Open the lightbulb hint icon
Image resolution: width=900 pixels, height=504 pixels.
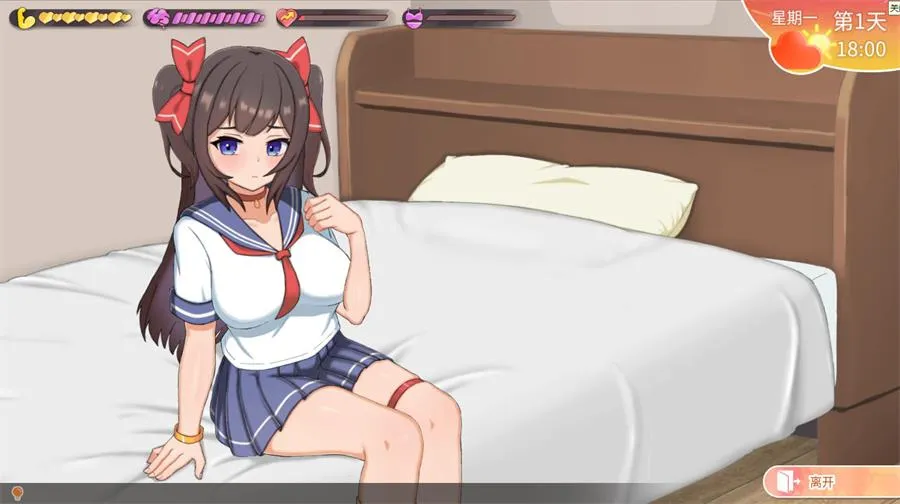click(x=17, y=493)
